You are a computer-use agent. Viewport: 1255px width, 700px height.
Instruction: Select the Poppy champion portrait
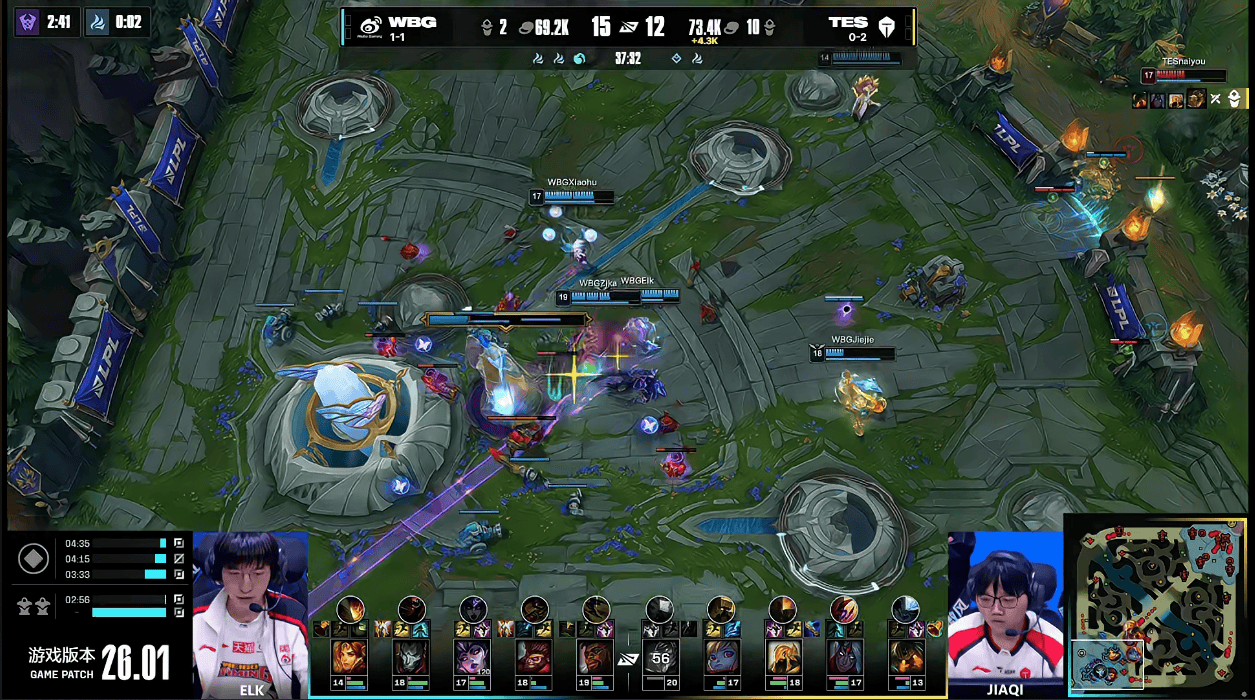pos(721,657)
